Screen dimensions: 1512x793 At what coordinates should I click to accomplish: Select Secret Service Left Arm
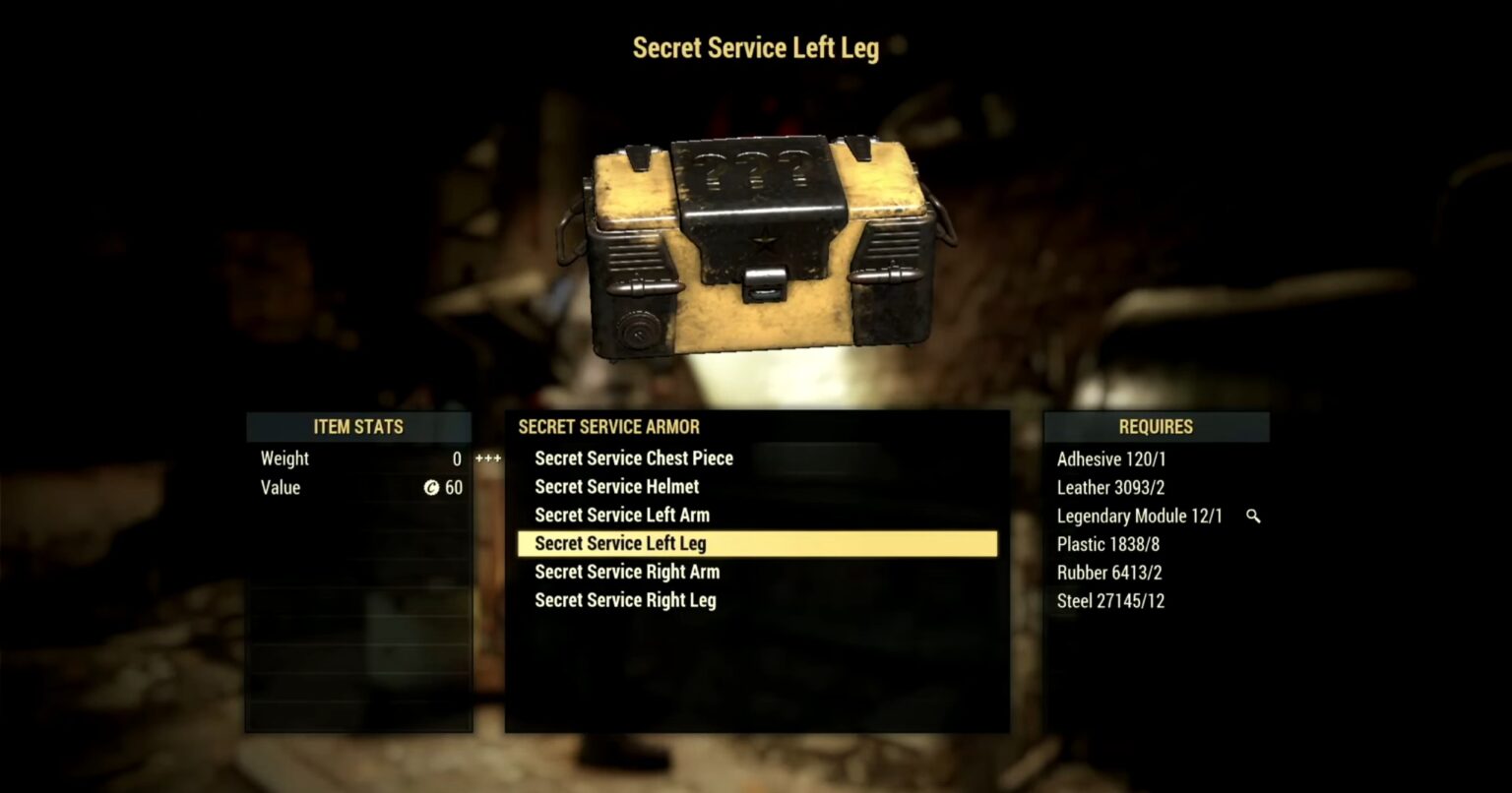(x=621, y=515)
